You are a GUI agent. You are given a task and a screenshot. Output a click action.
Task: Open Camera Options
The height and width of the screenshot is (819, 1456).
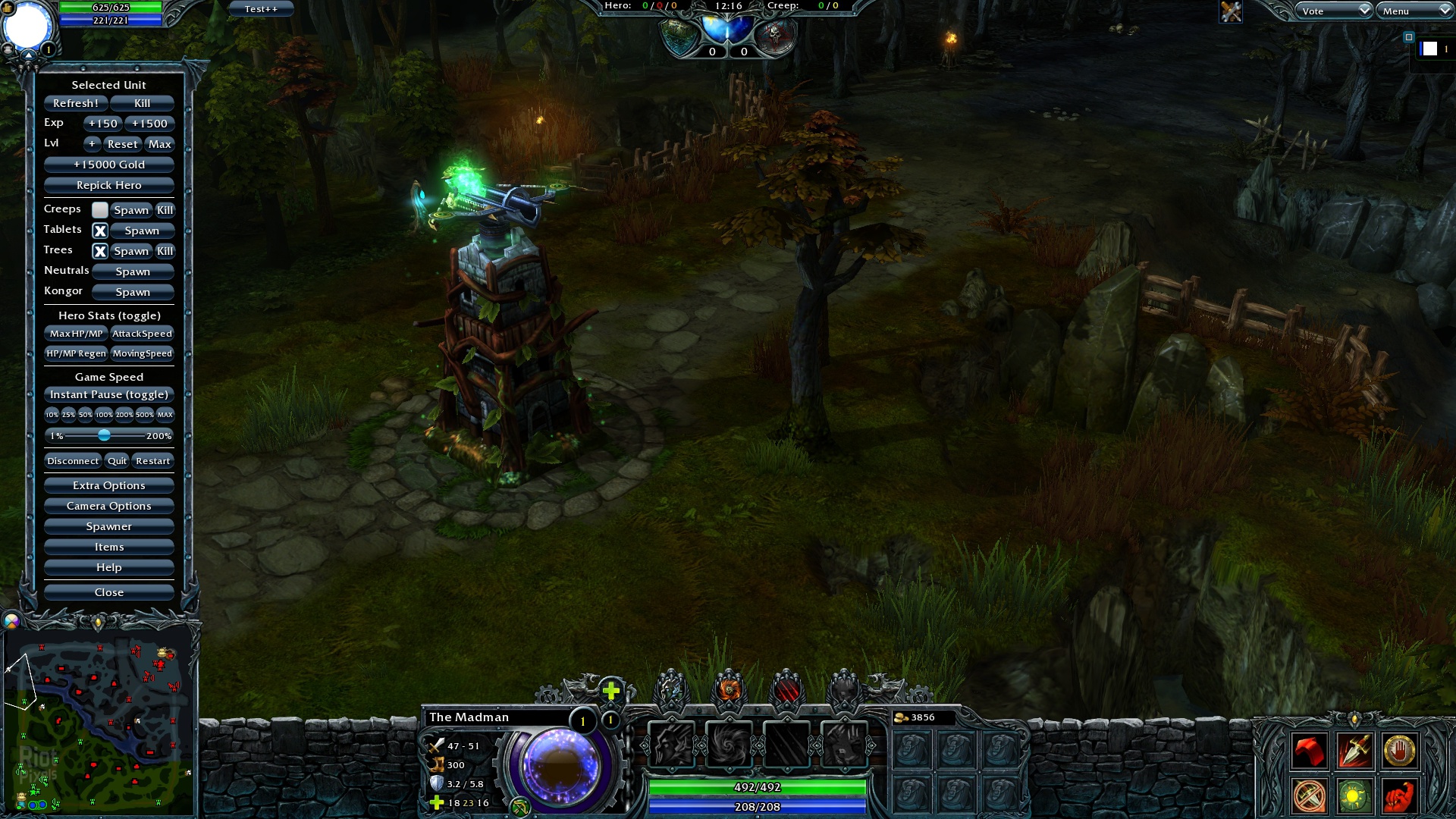pos(109,506)
